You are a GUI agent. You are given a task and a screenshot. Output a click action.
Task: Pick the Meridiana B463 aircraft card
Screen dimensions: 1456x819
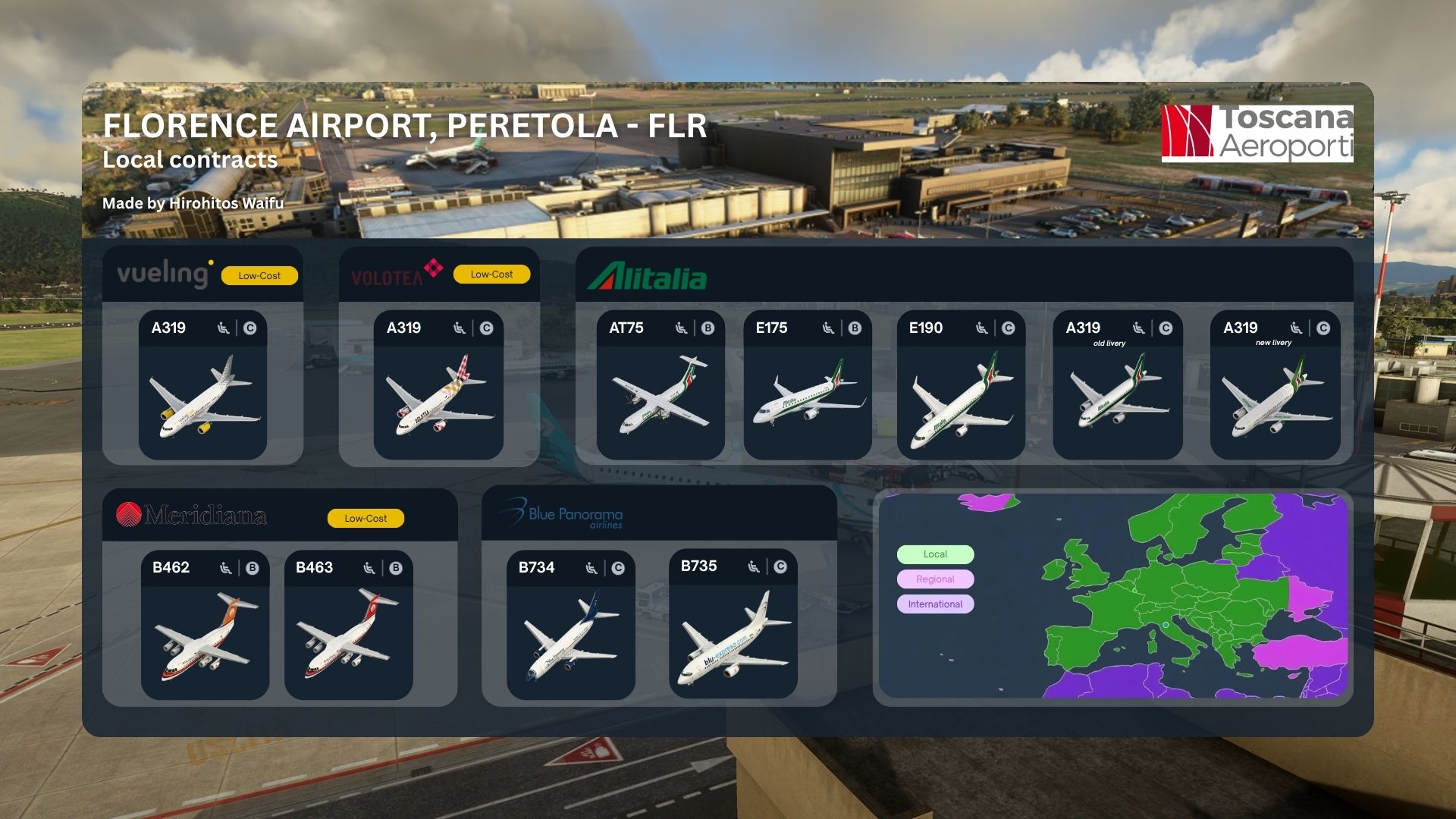(348, 625)
